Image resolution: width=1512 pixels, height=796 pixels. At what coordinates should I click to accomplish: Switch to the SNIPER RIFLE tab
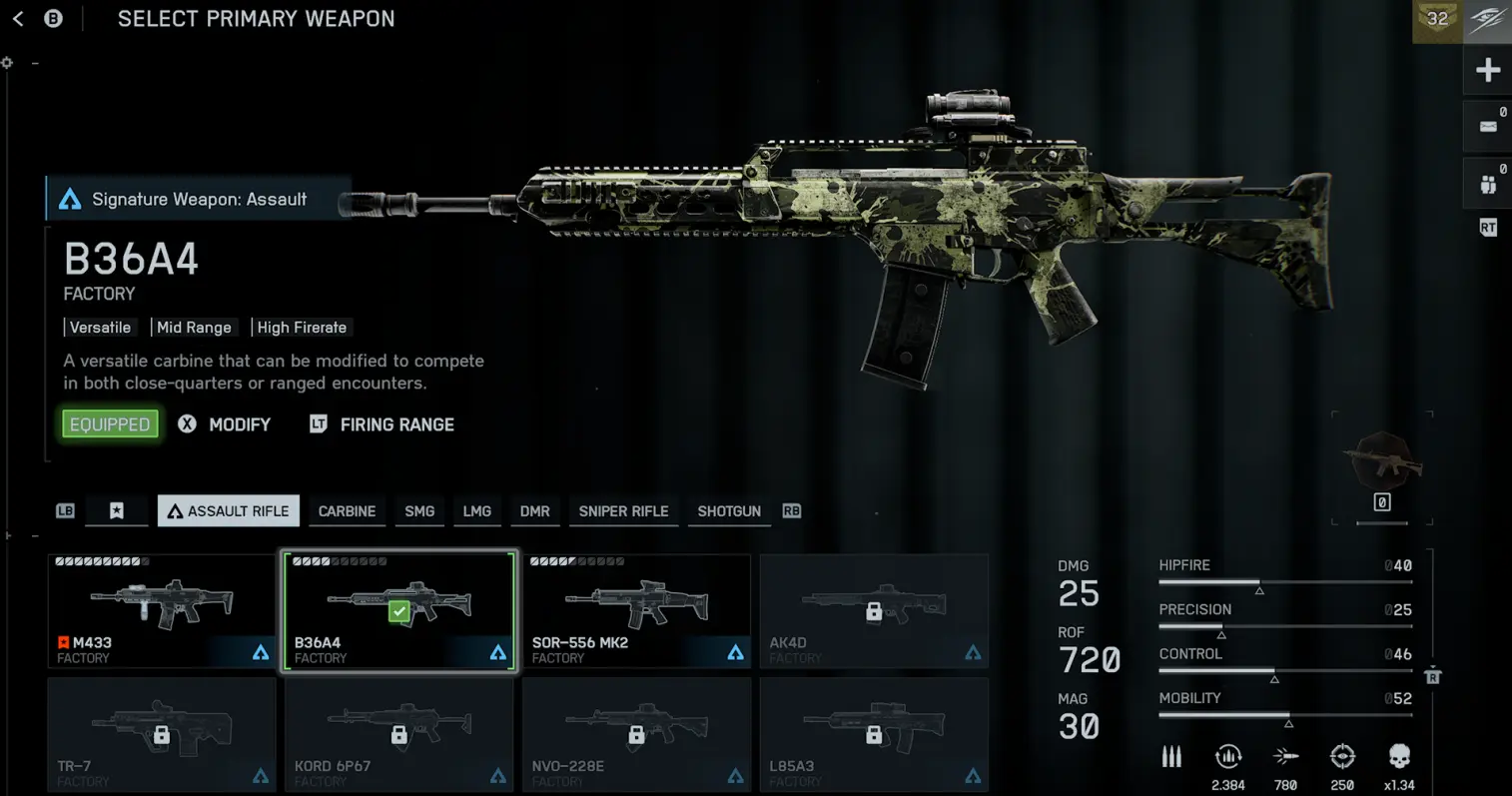click(x=623, y=511)
